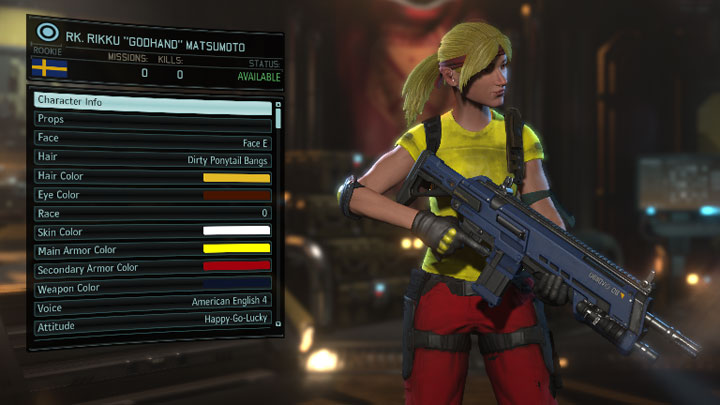The height and width of the screenshot is (405, 720).
Task: Edit the Secondary Armor Color swatch
Action: (x=237, y=267)
